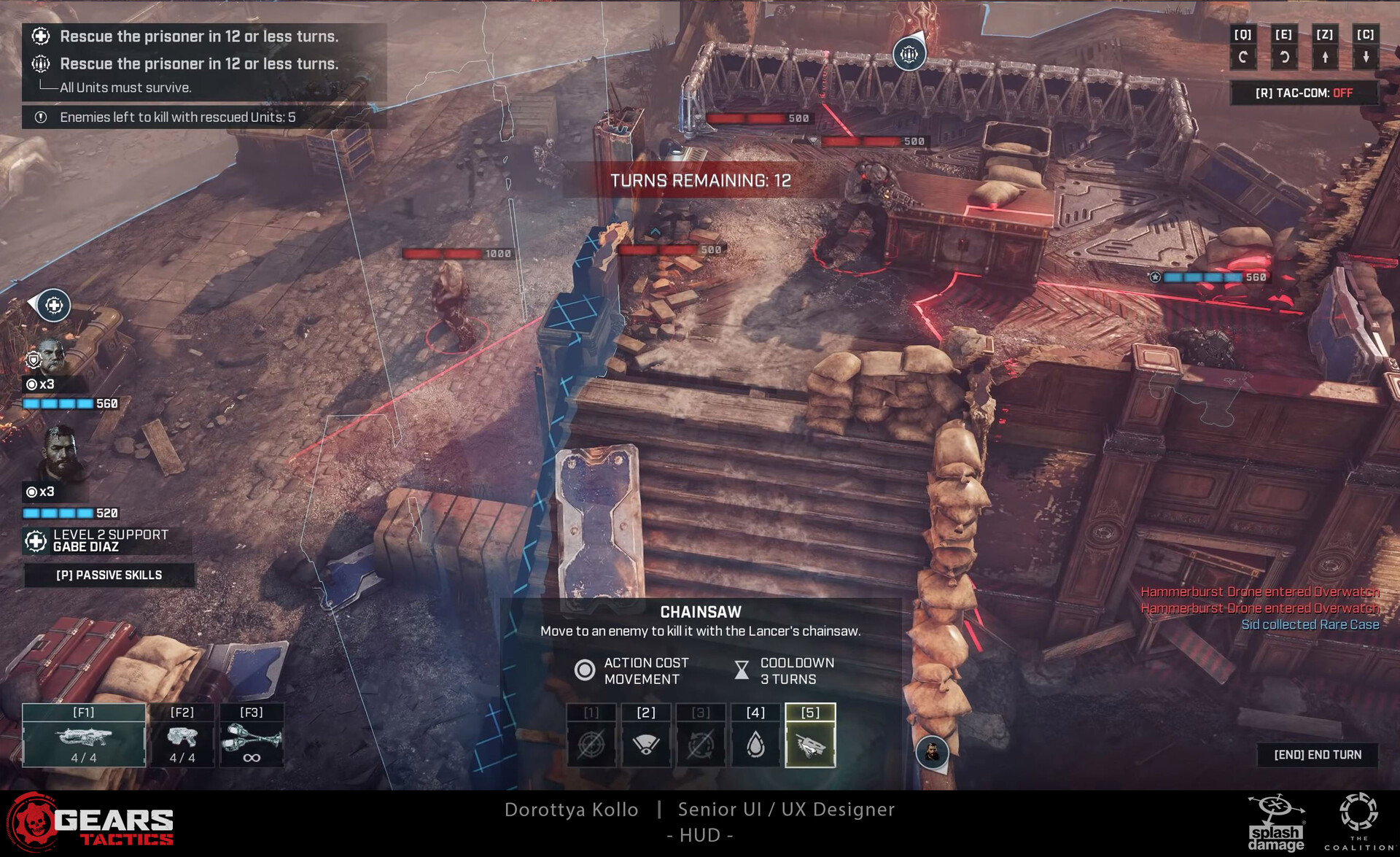1400x857 pixels.
Task: Select Gabe Diaz's bearded portrait
Action: point(61,454)
